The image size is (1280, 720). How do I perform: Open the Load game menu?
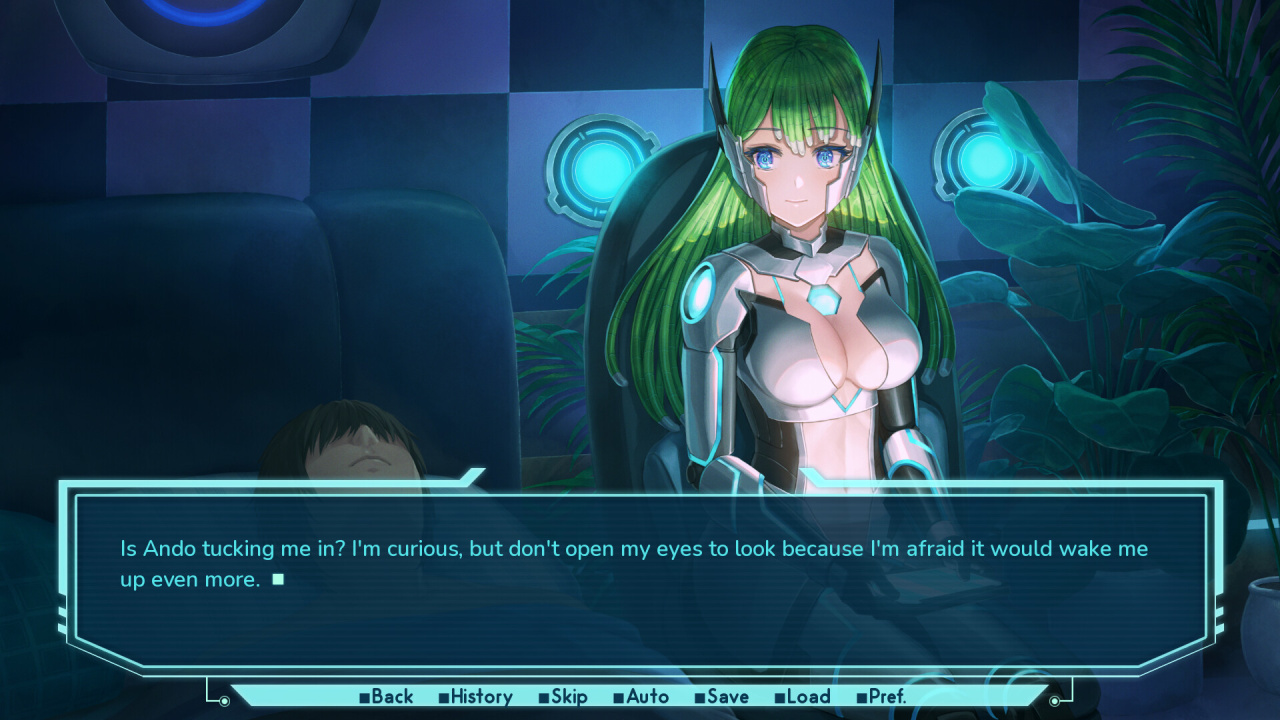[803, 697]
